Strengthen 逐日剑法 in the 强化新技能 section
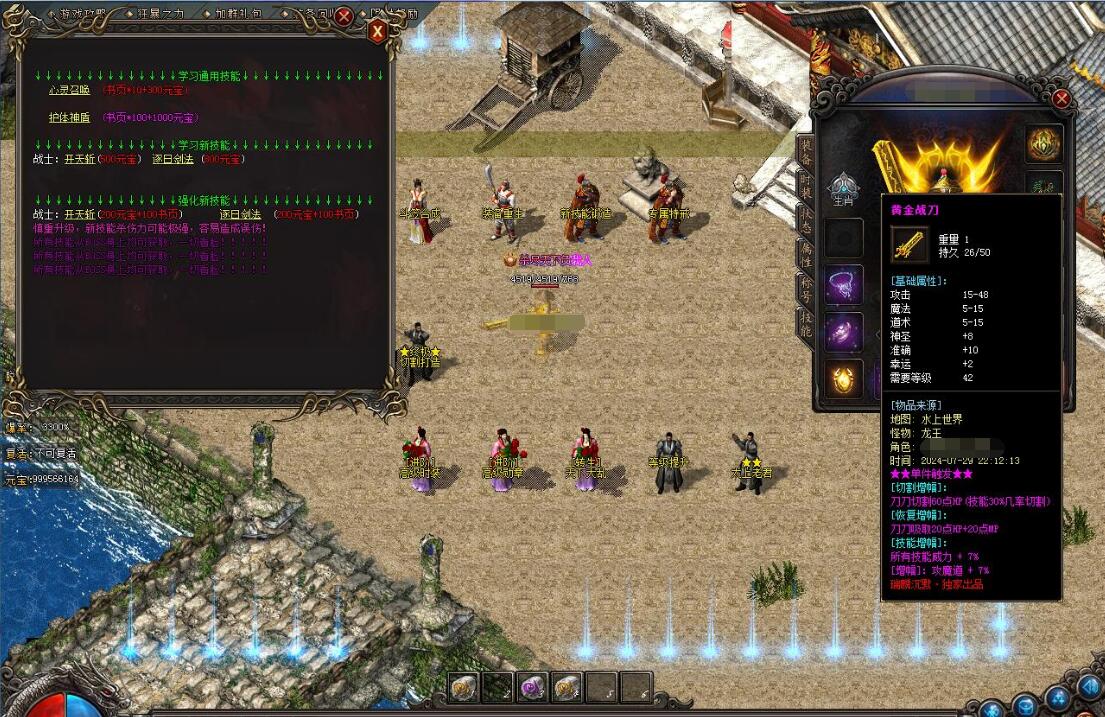The image size is (1105, 717). 240,214
